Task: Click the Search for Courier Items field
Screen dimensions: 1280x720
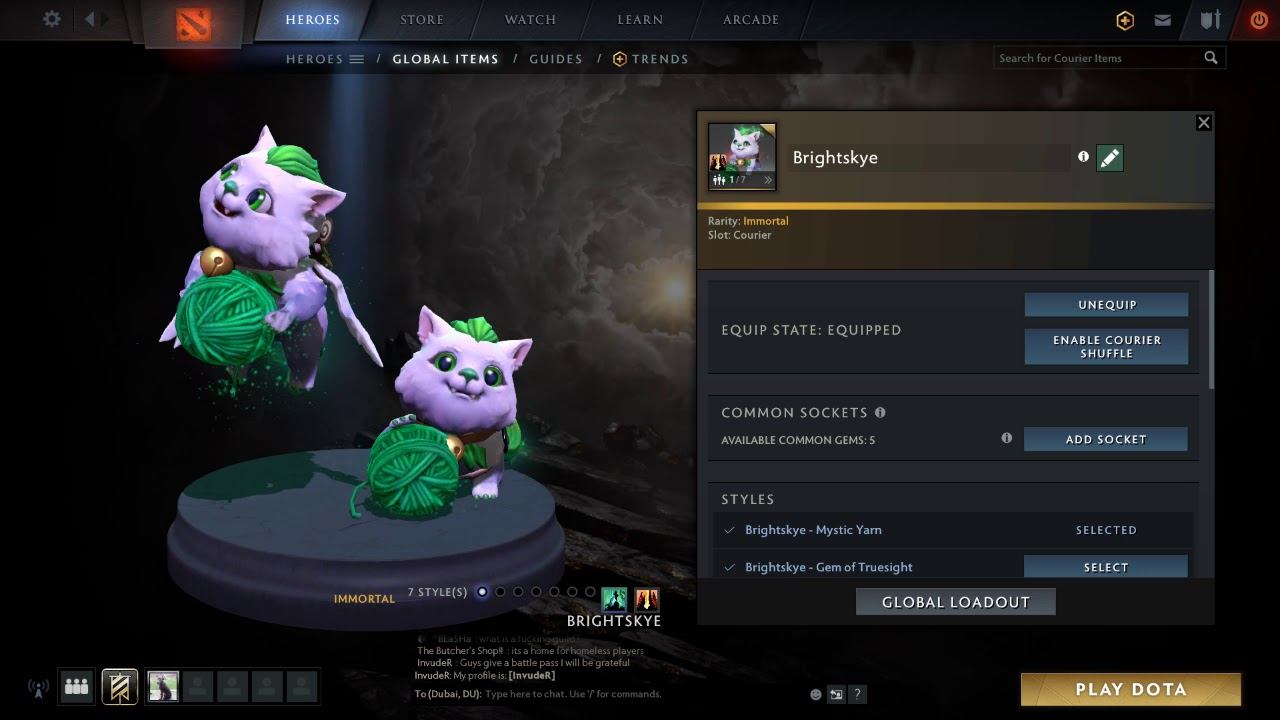Action: 1098,58
